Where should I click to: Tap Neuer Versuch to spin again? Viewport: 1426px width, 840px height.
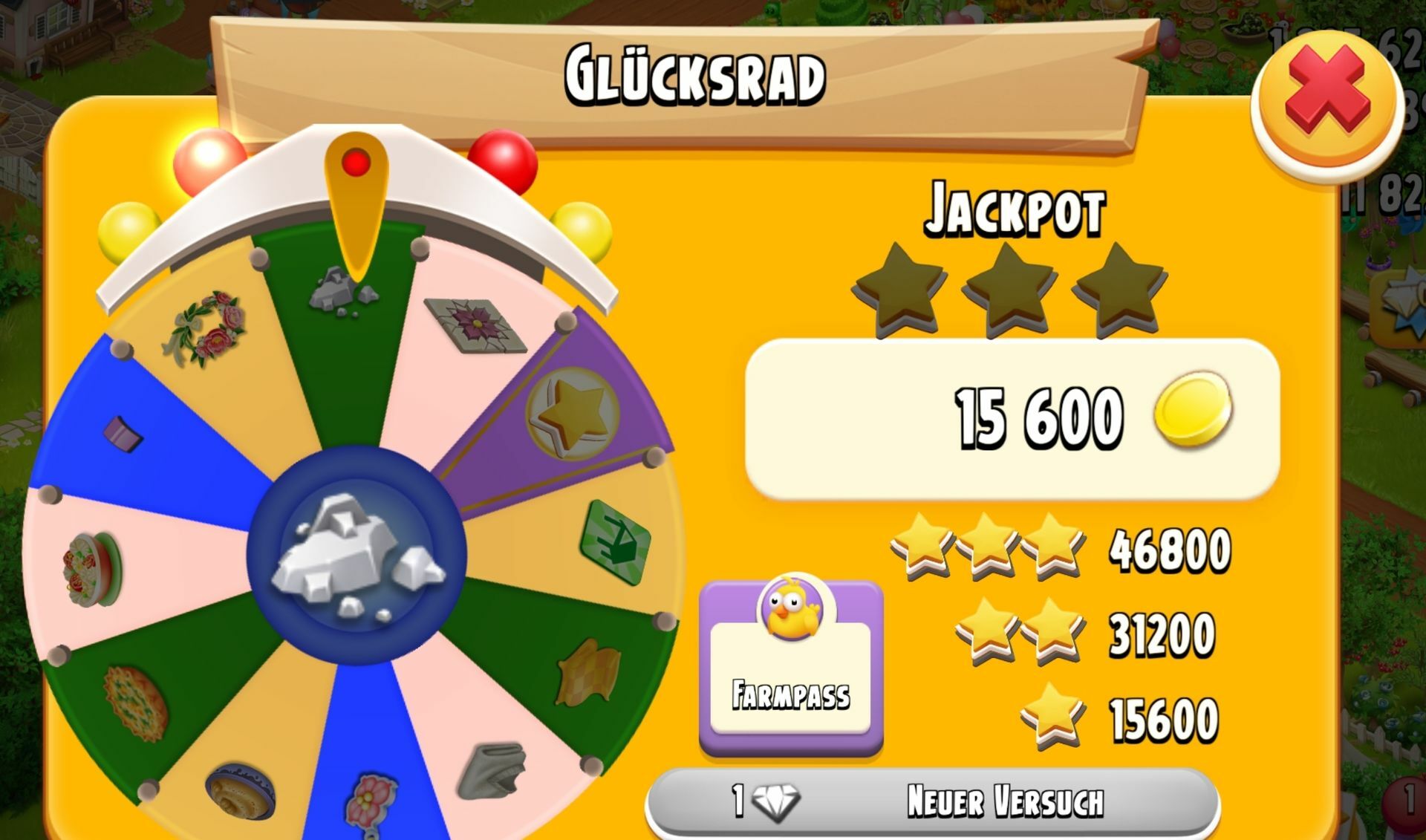pyautogui.click(x=932, y=803)
